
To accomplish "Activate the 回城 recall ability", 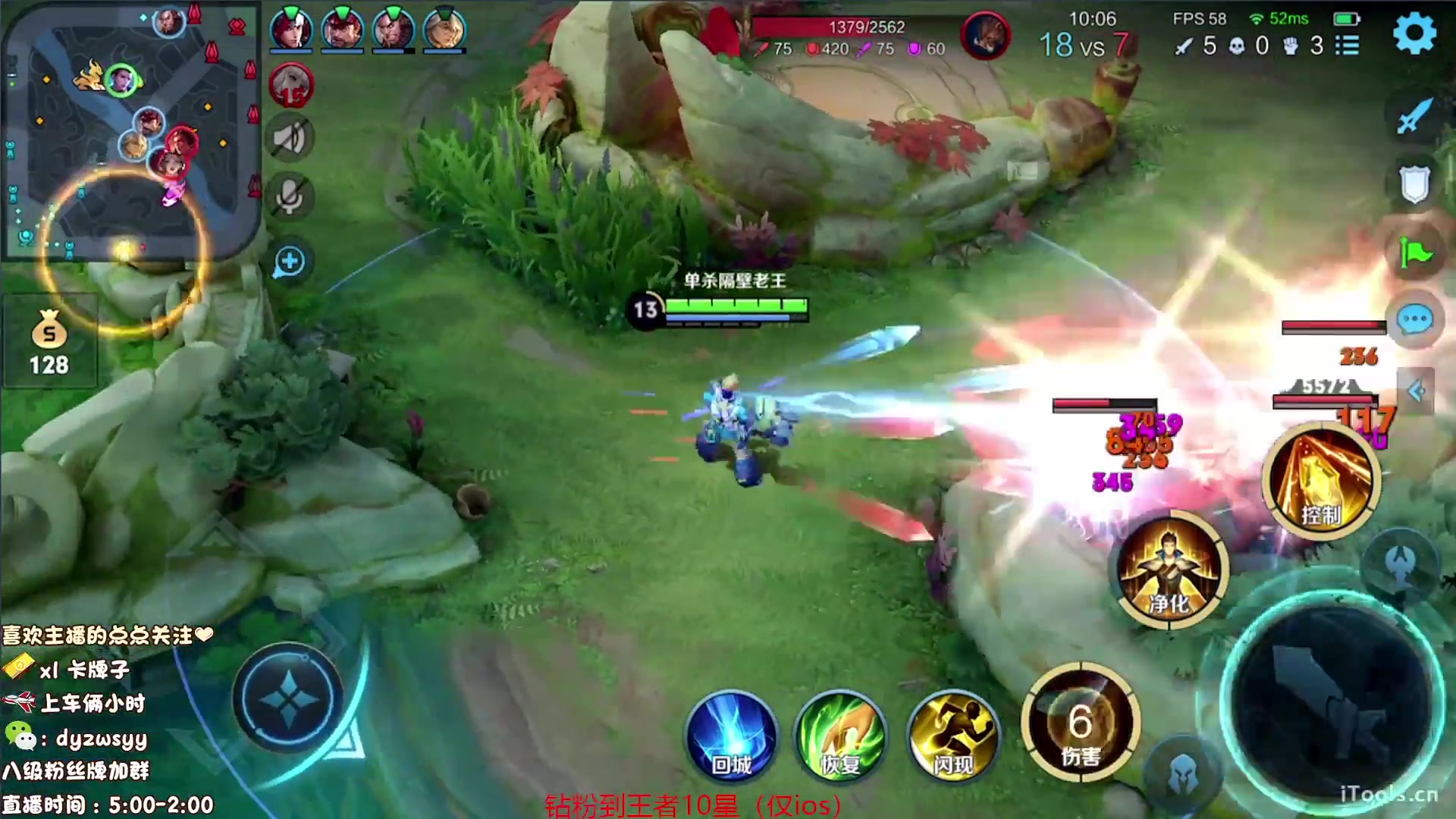I will pos(731,737).
